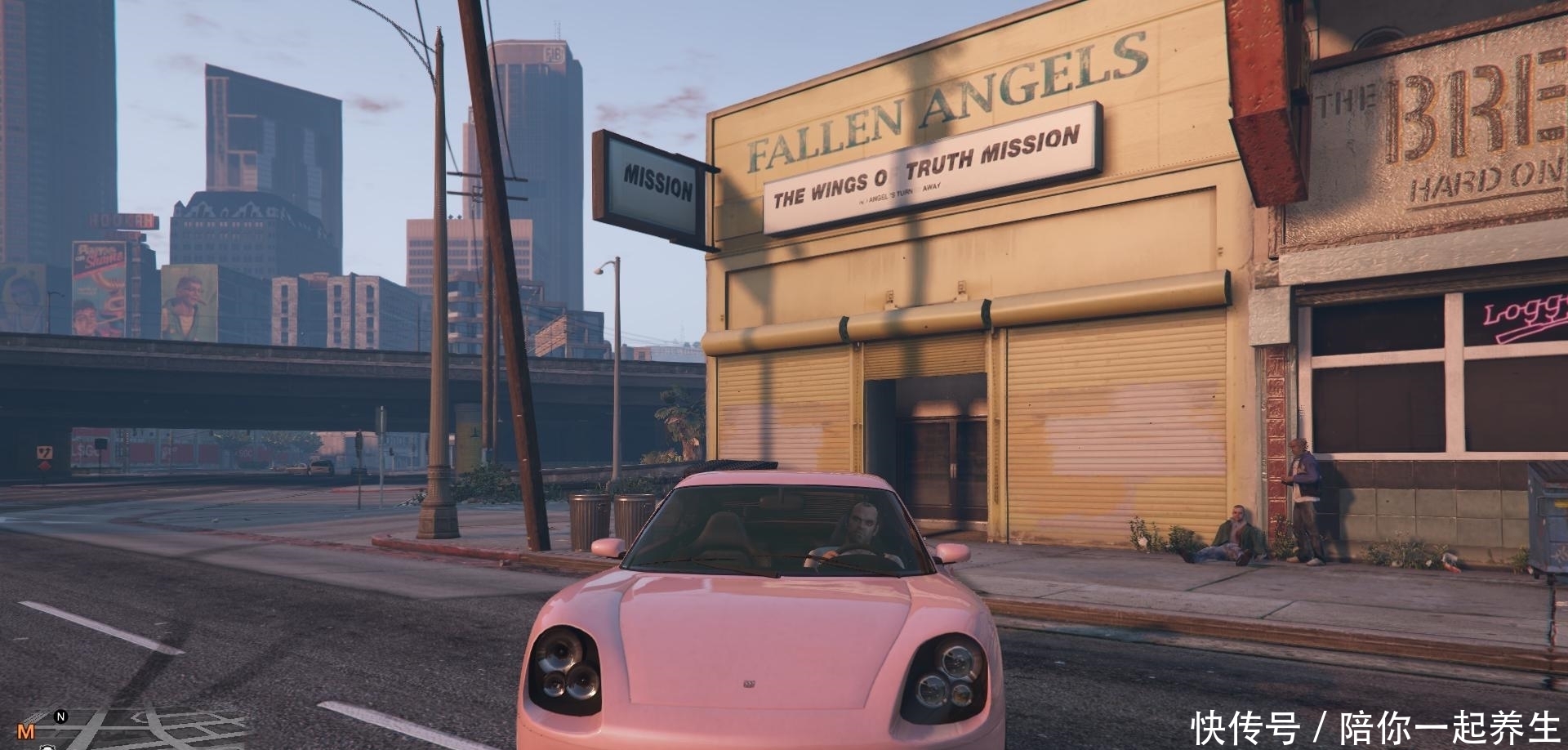Click the north compass N indicator
The image size is (1568, 750).
[60, 717]
